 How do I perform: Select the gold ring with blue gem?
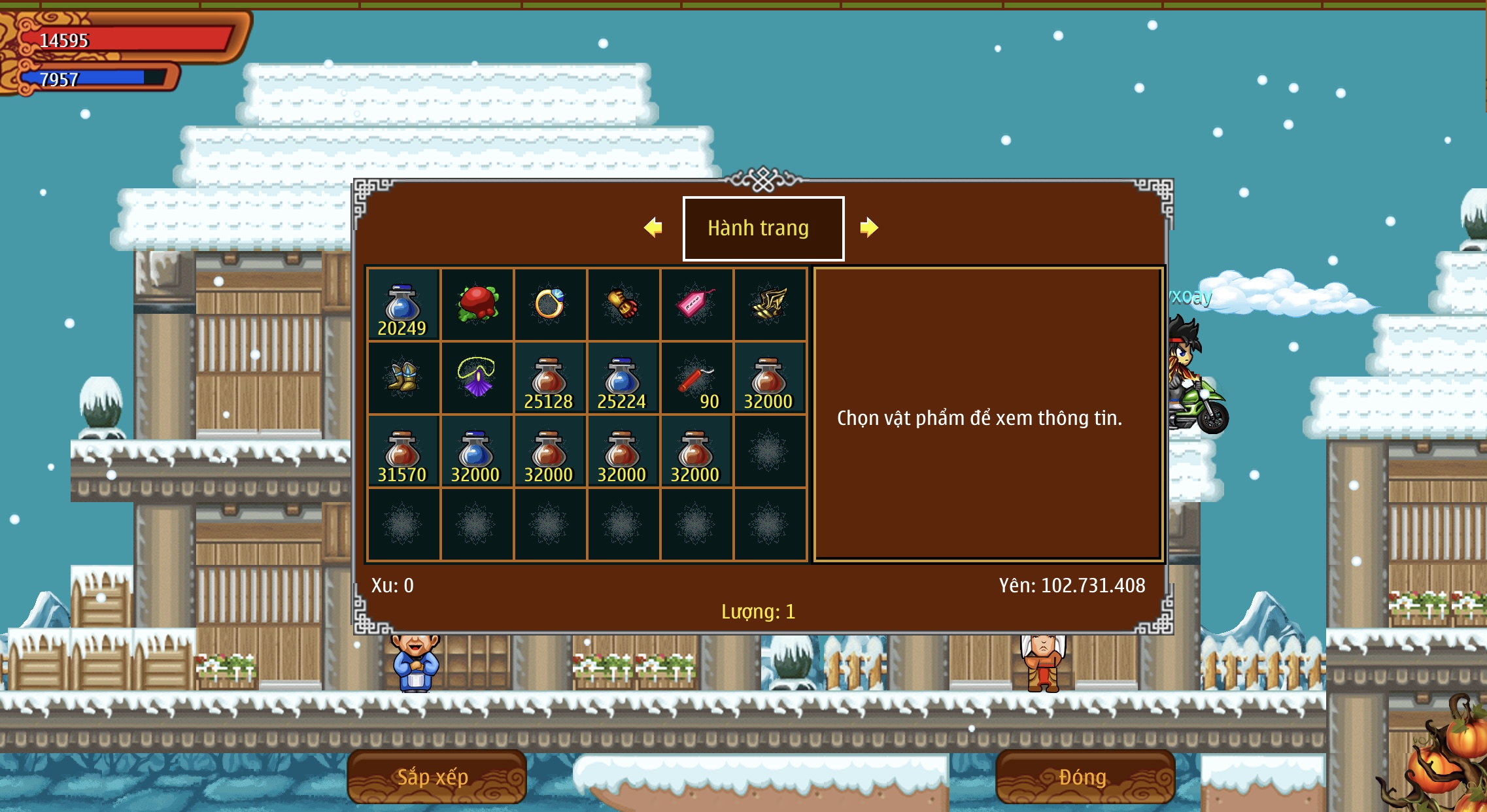pos(550,304)
